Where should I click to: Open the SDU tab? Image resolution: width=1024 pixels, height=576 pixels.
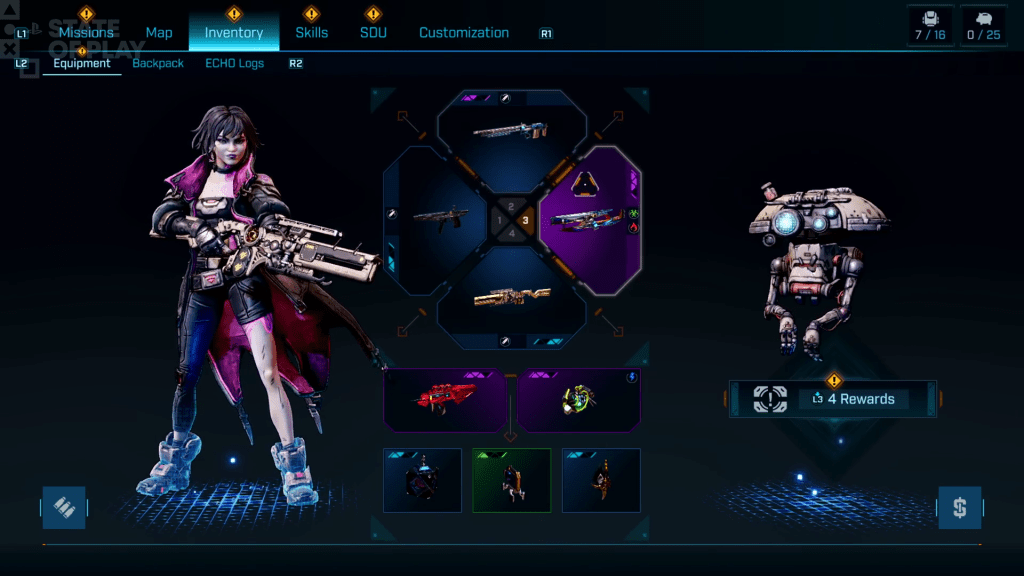tap(373, 32)
